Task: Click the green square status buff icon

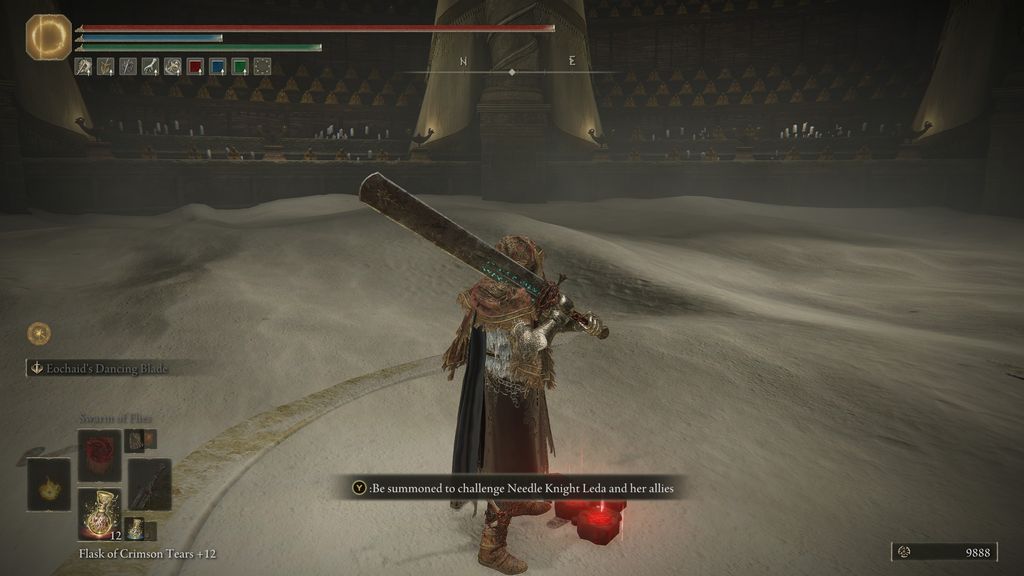Action: tap(240, 67)
